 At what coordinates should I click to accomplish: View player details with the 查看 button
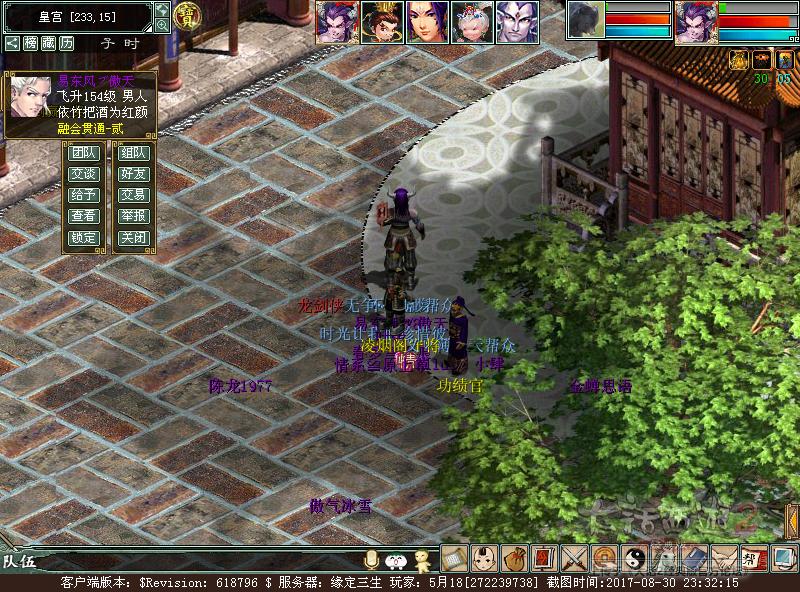click(x=83, y=216)
